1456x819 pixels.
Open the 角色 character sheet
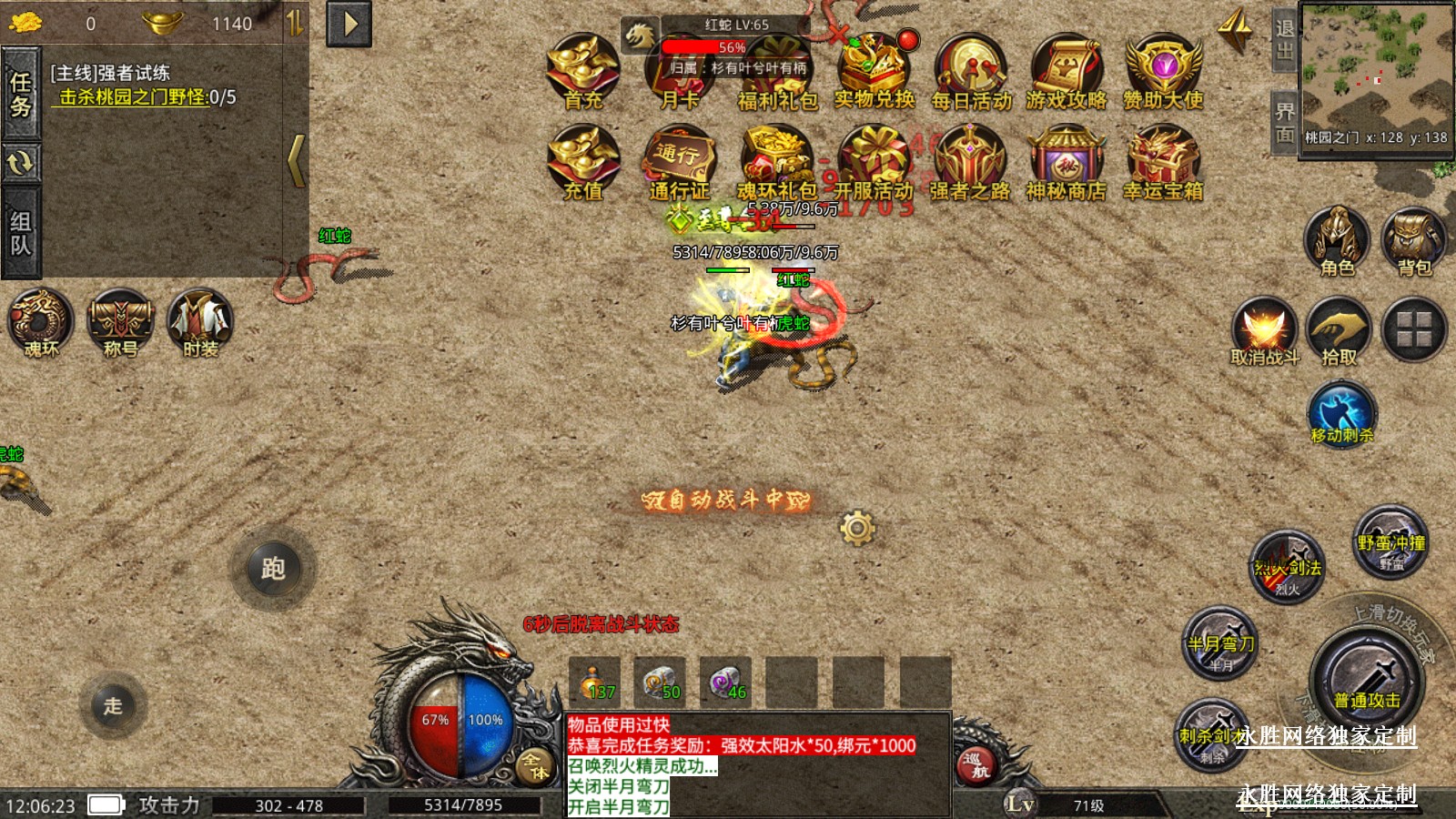[1337, 241]
